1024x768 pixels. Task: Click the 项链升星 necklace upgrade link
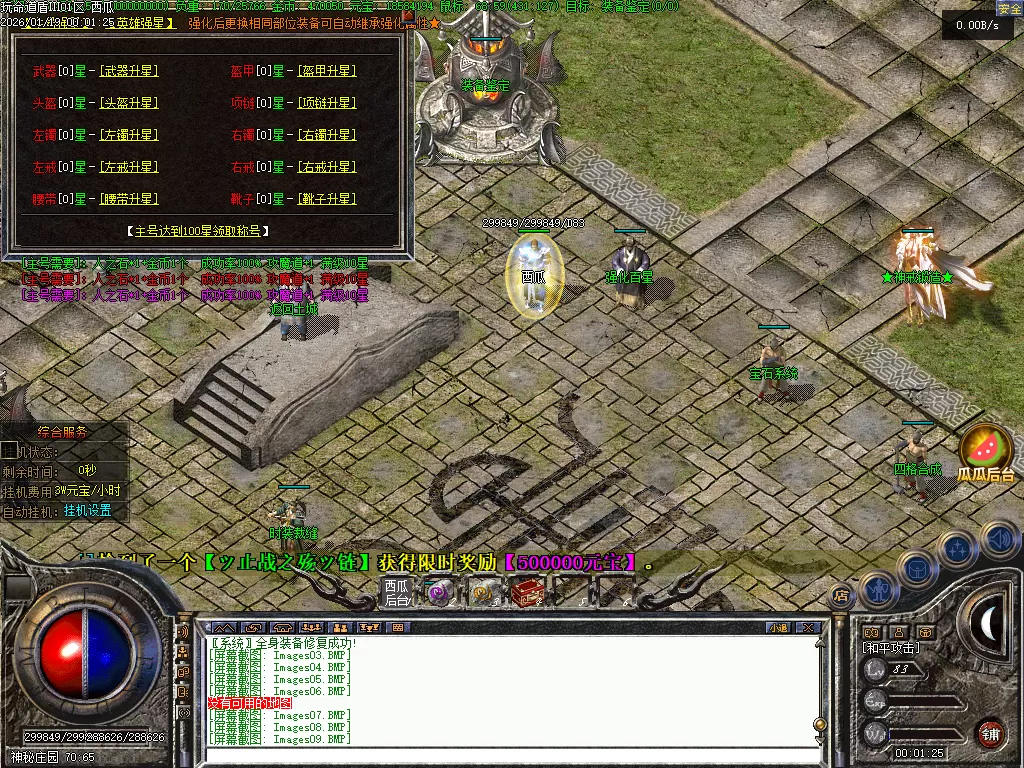click(x=327, y=103)
